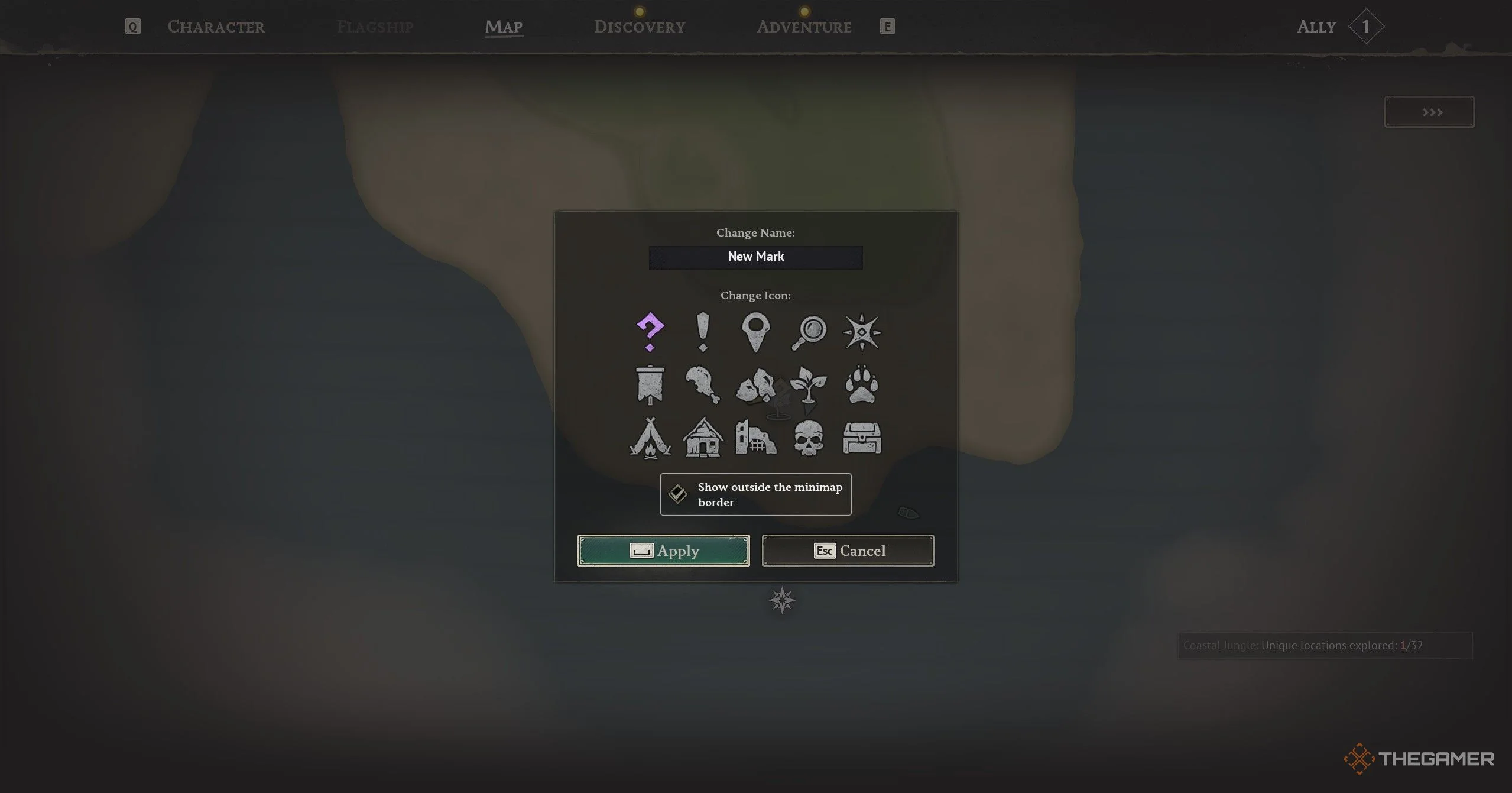Click the New Mark name field

[x=755, y=257]
